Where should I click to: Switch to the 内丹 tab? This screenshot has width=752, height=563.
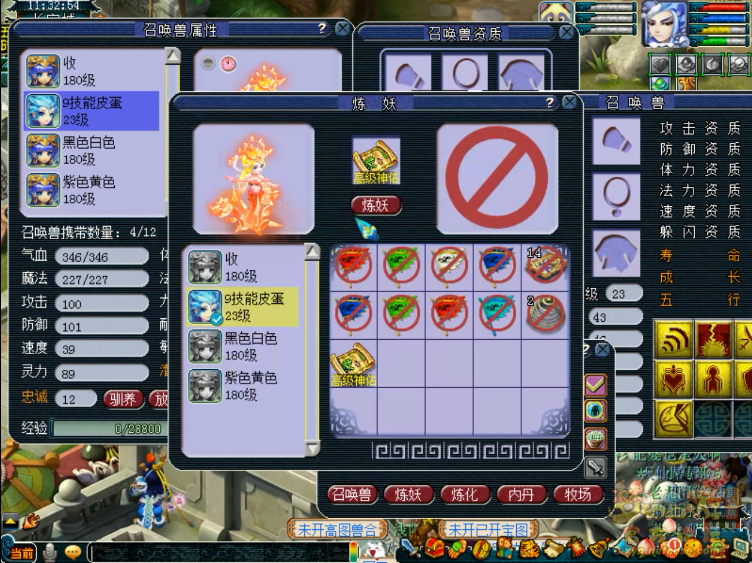521,494
